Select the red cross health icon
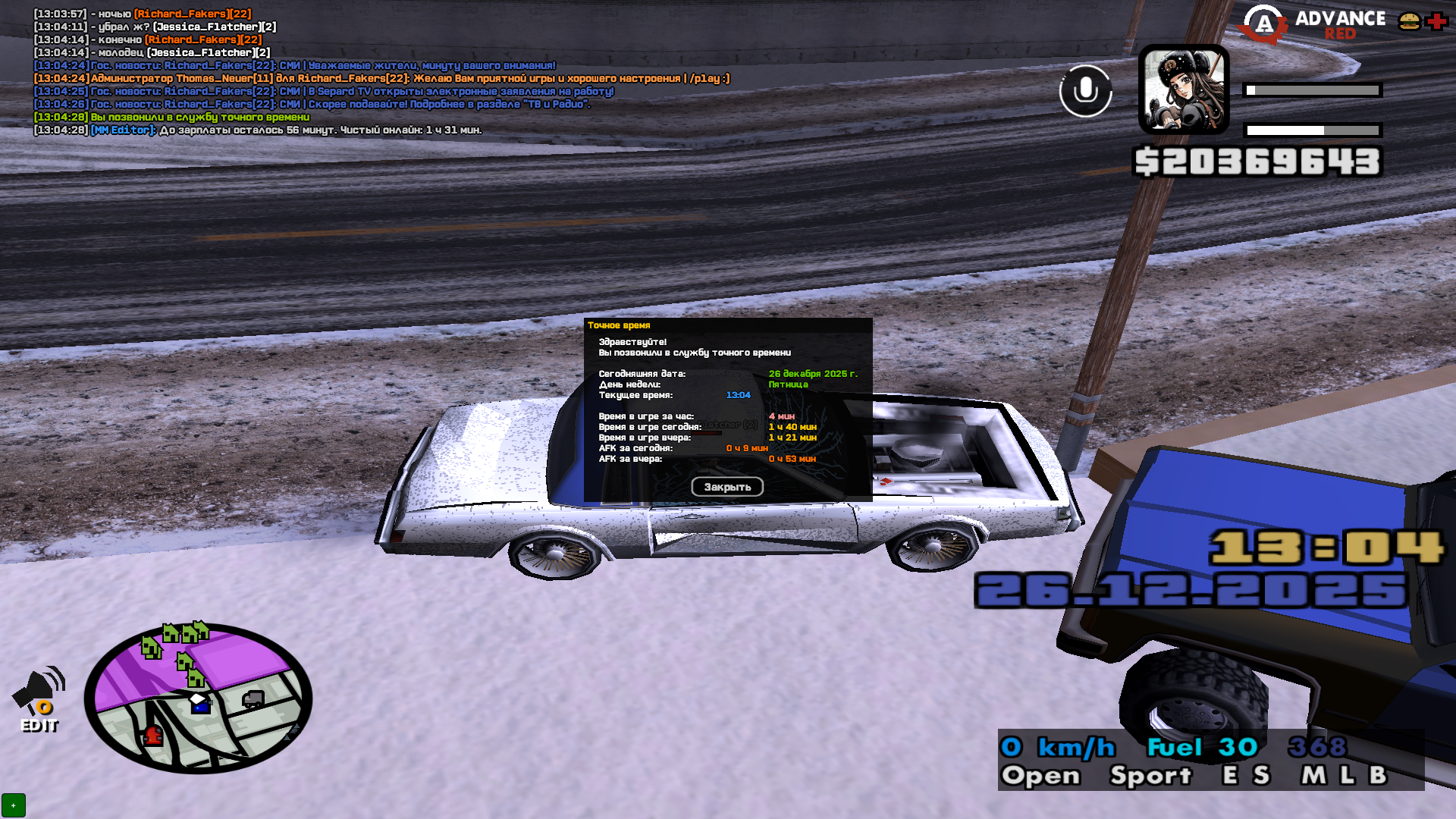1456x819 pixels. coord(1436,21)
